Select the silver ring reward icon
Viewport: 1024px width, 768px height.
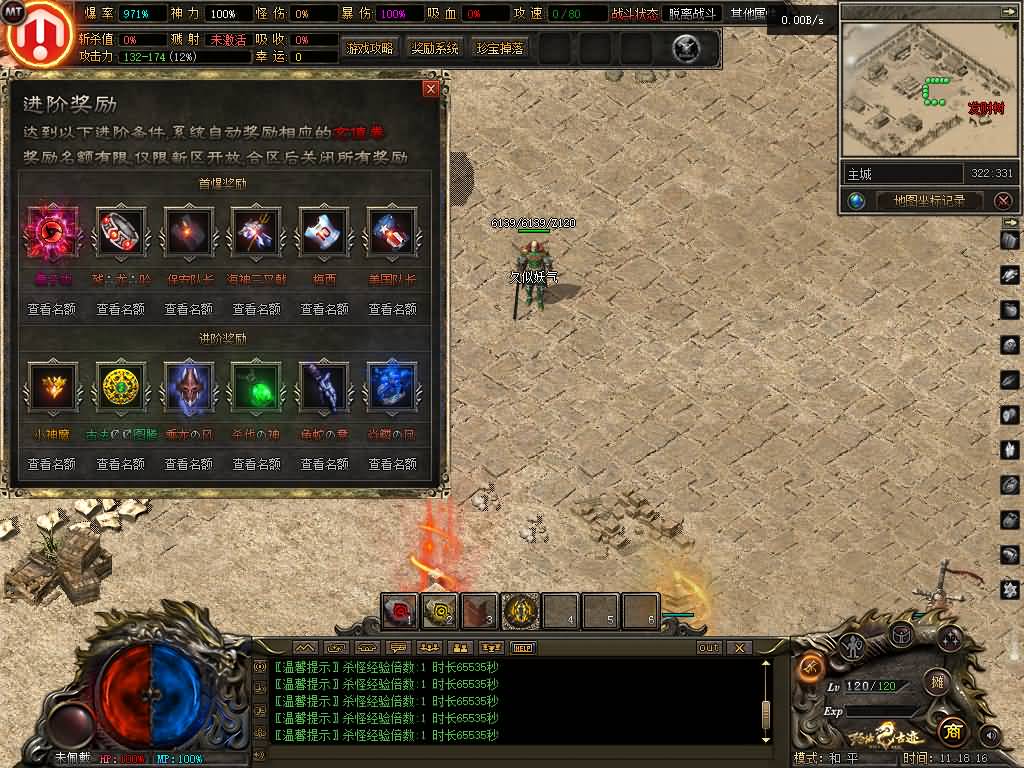pos(120,232)
